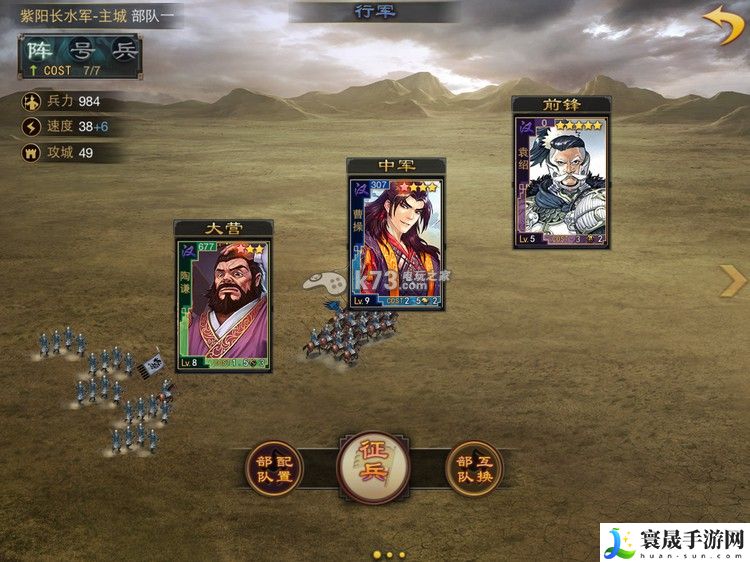Image resolution: width=750 pixels, height=562 pixels.
Task: Open the 阵号兵 formation panel
Action: pyautogui.click(x=79, y=56)
